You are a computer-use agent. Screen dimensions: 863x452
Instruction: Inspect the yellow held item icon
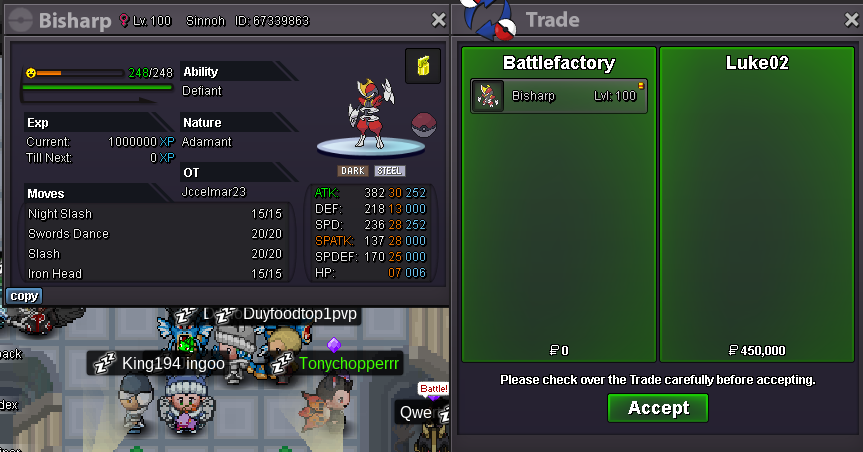pyautogui.click(x=422, y=66)
